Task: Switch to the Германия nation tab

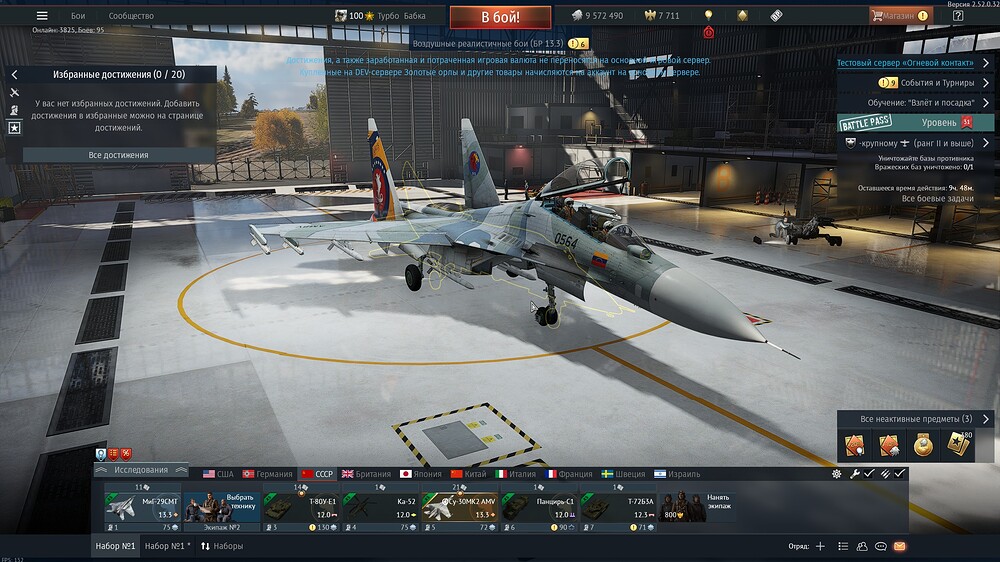Action: [x=267, y=474]
